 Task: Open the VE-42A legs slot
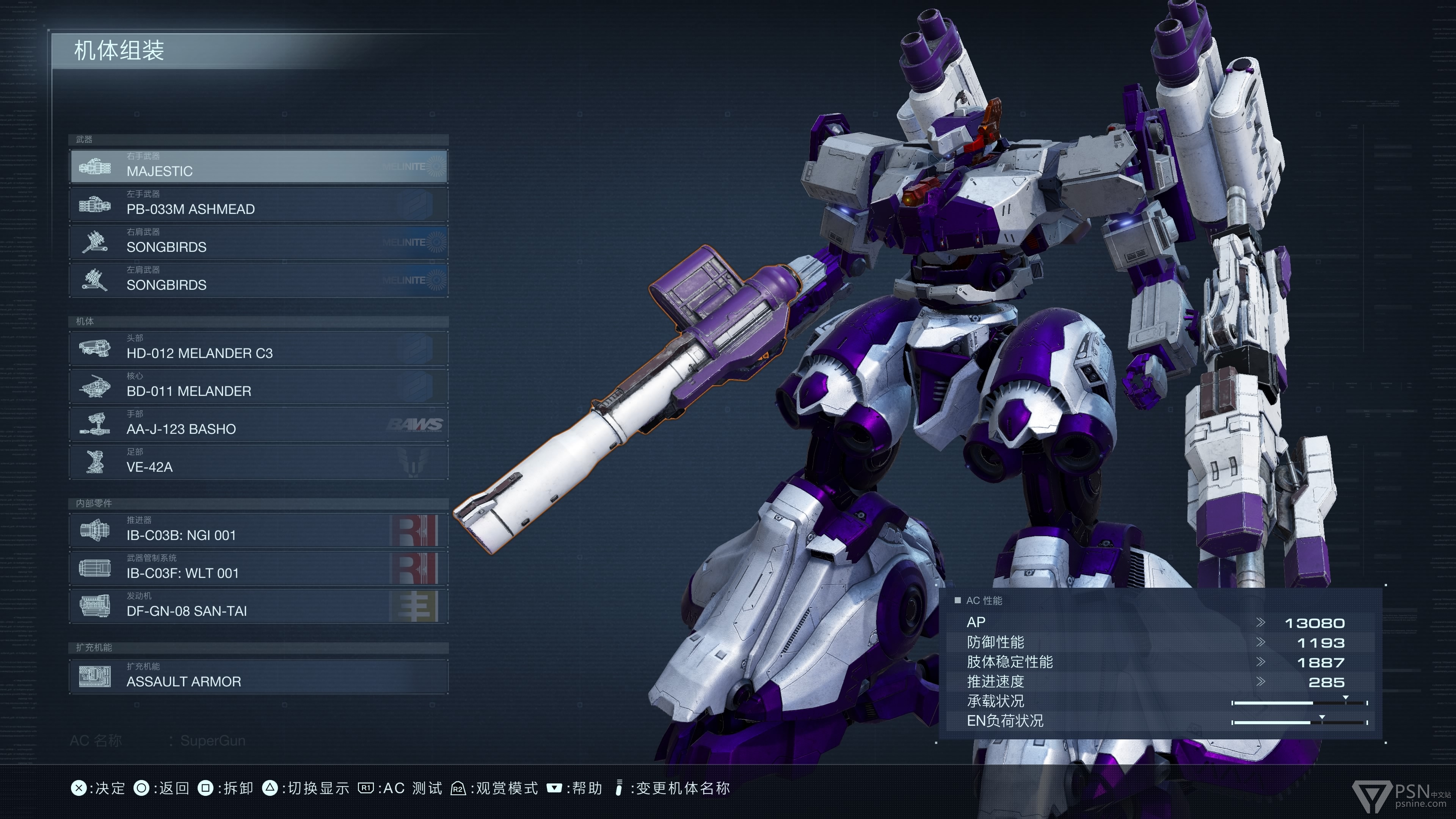[259, 462]
